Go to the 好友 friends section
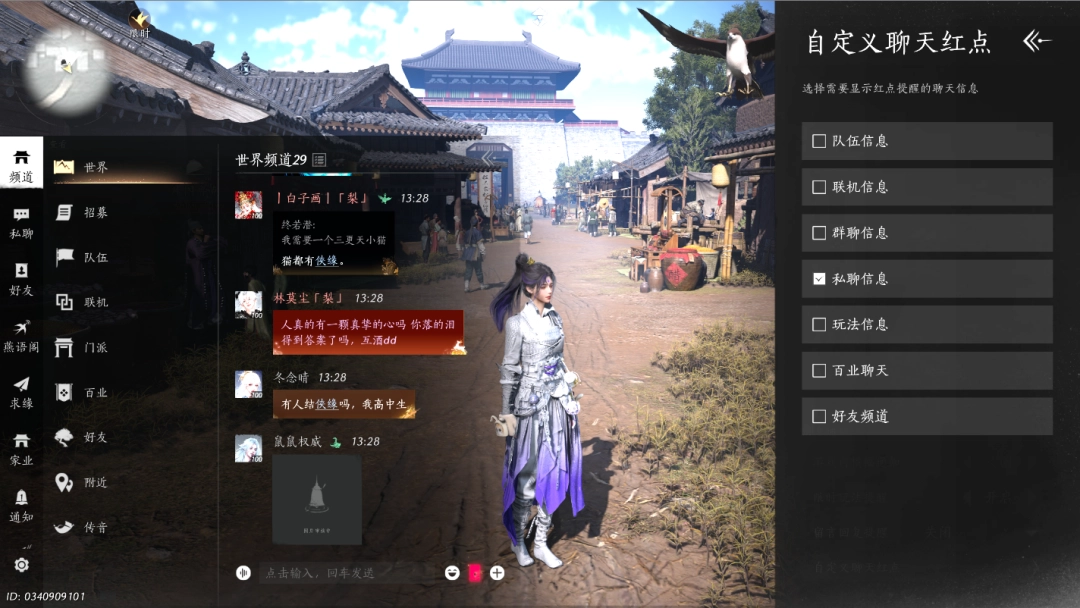 (21, 279)
